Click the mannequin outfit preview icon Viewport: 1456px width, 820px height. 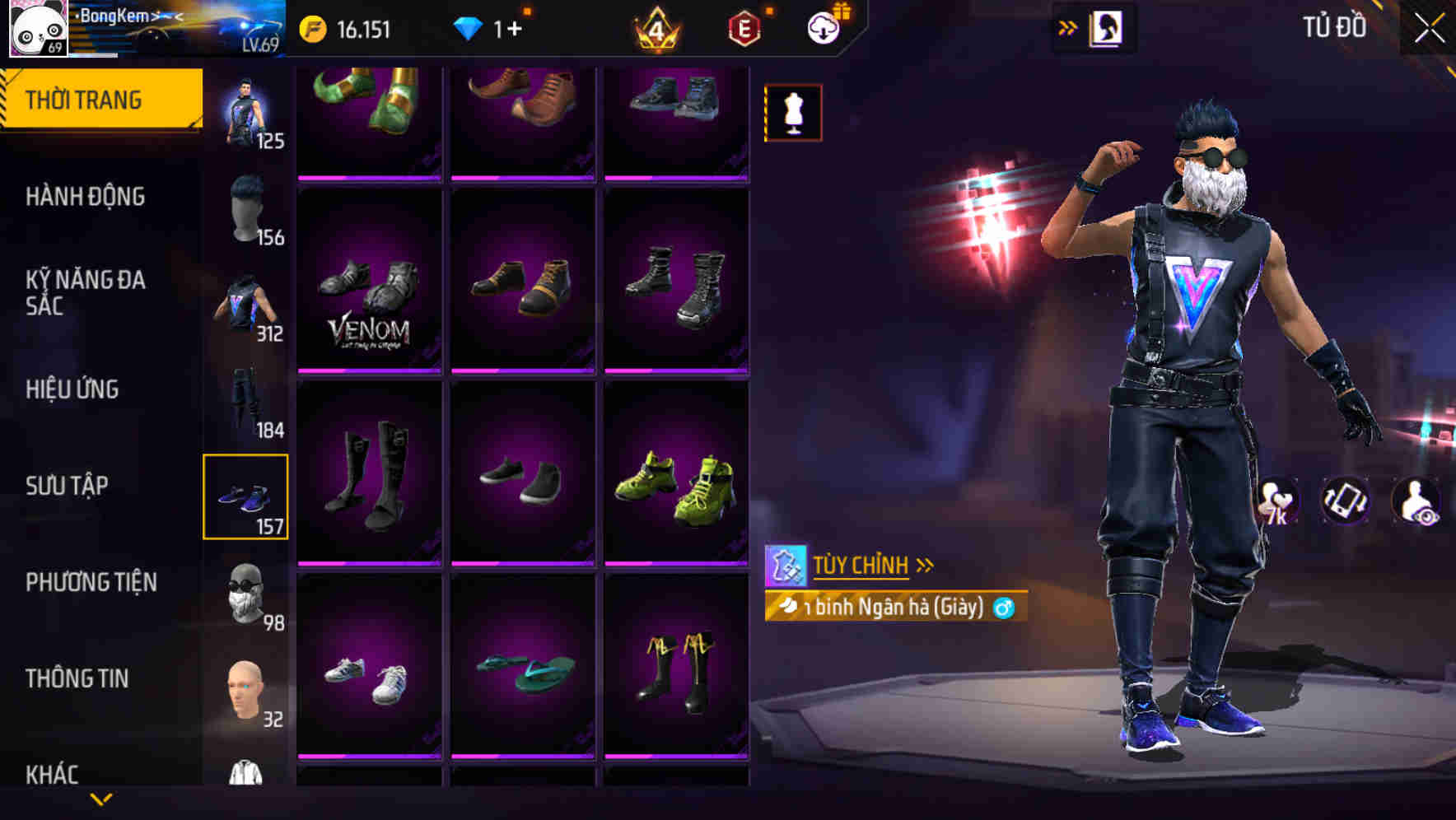[x=793, y=113]
